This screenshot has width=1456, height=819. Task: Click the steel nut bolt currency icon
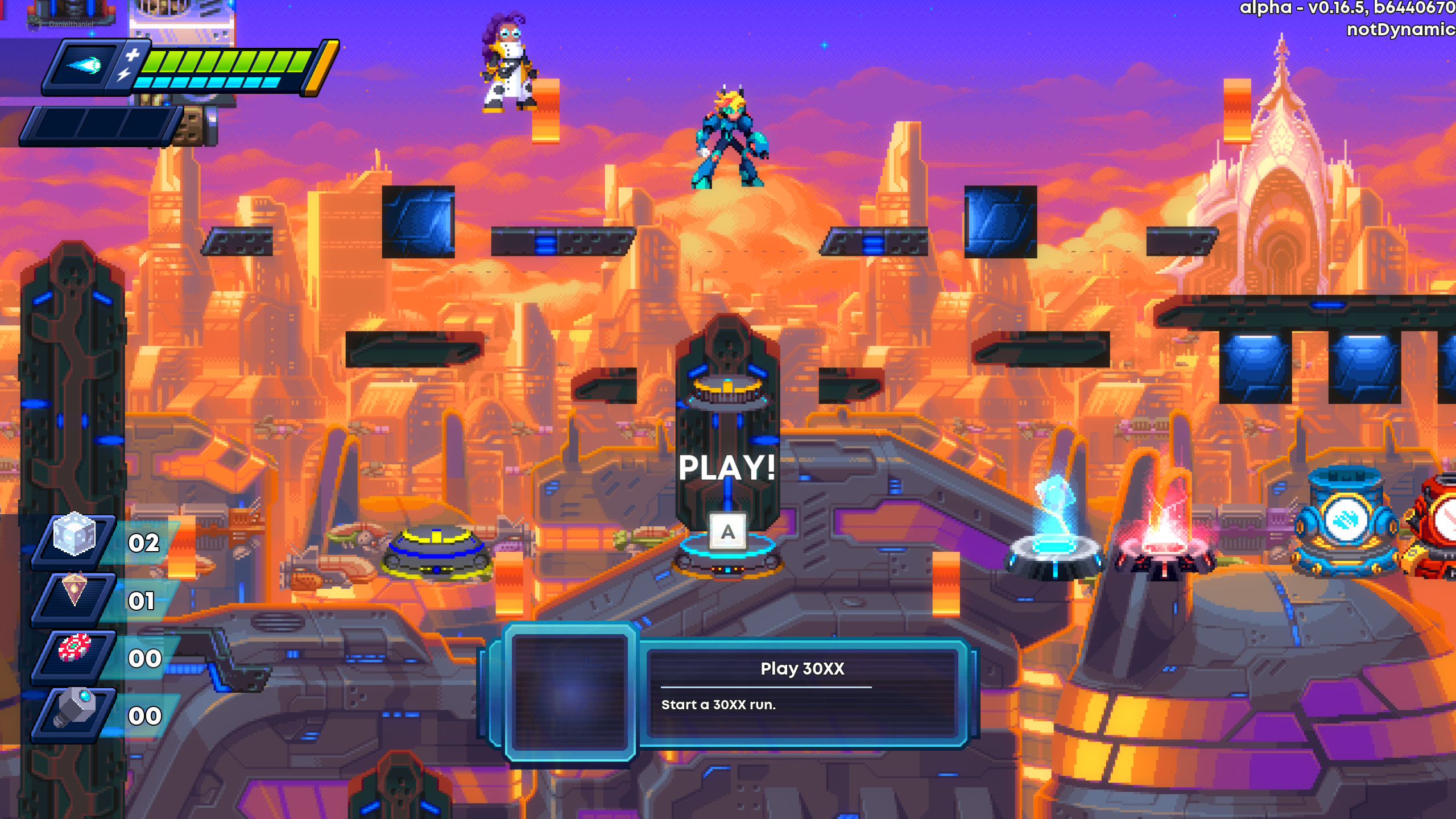[x=74, y=708]
